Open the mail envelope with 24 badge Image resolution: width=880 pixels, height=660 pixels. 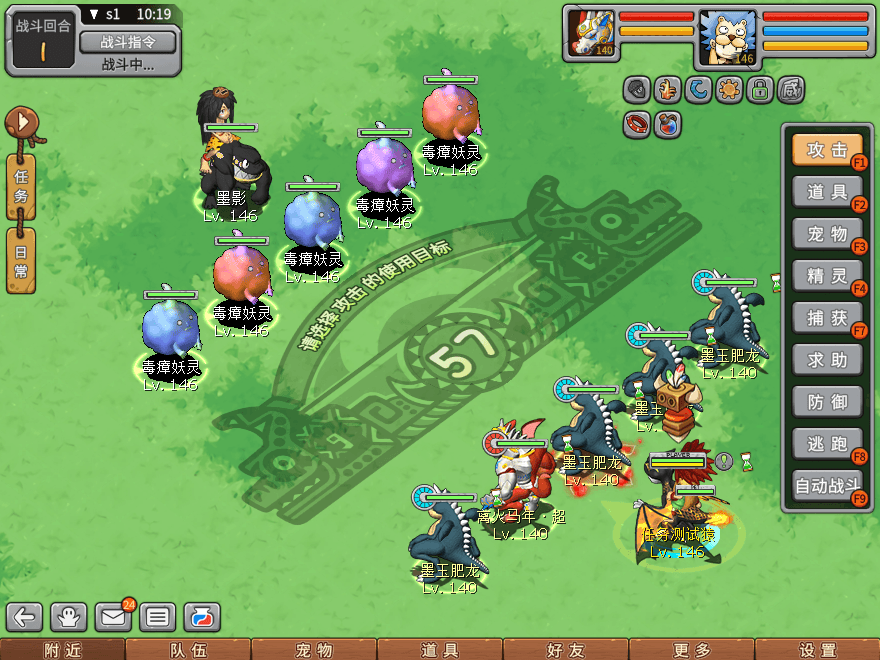[x=113, y=617]
